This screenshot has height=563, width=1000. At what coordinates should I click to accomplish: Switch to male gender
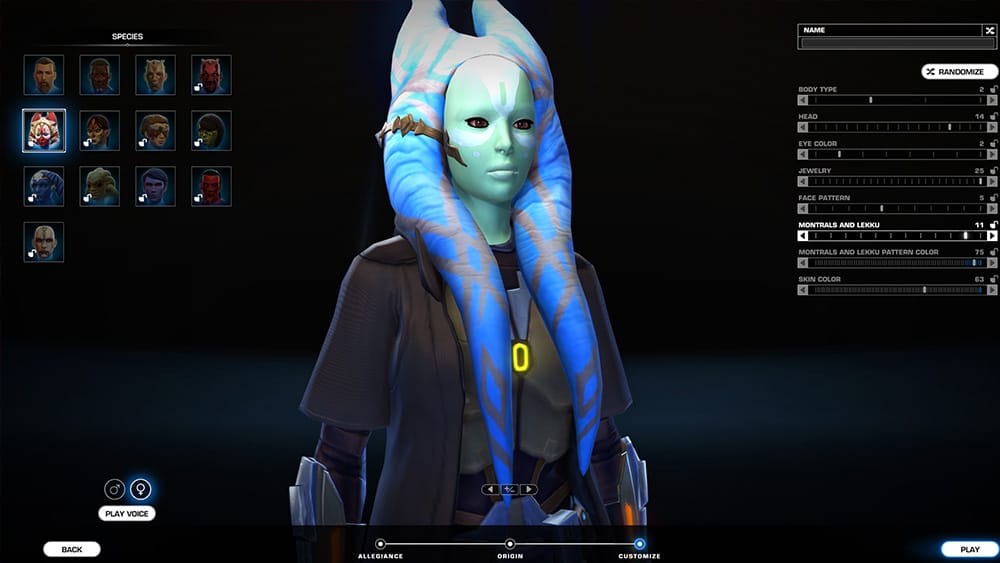(115, 490)
